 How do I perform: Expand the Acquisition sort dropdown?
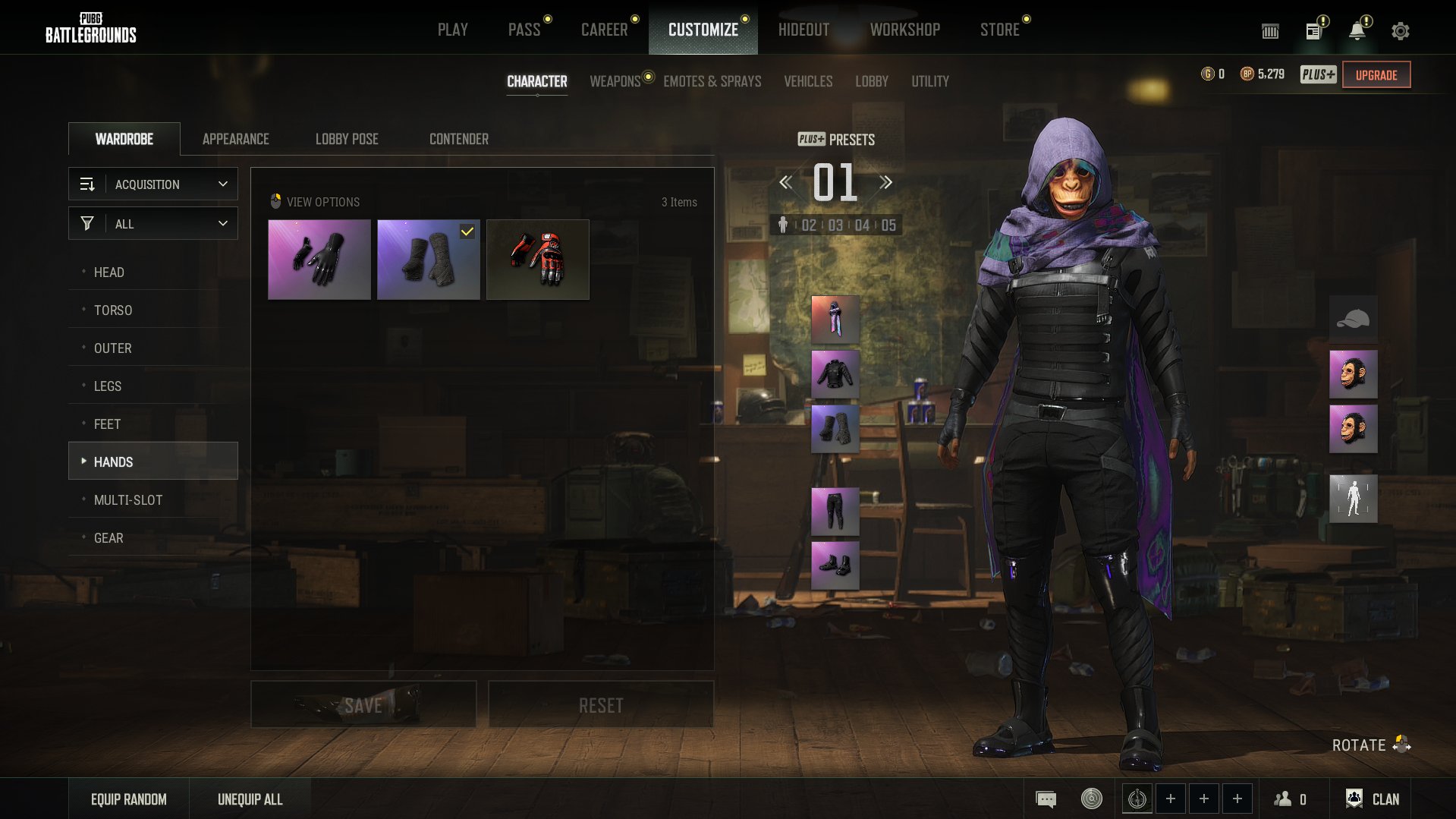pyautogui.click(x=153, y=184)
